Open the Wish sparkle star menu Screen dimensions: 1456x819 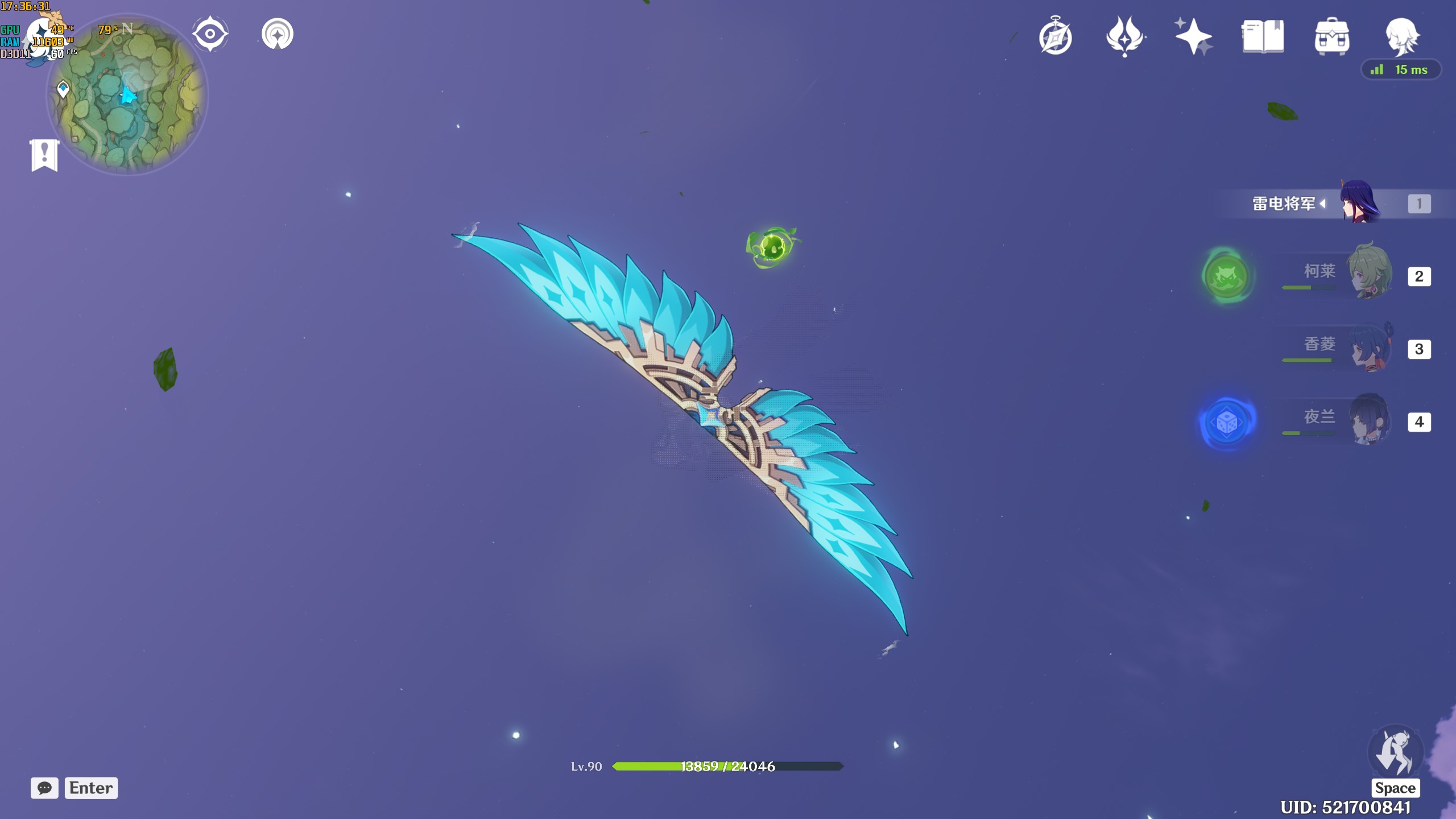click(x=1193, y=36)
